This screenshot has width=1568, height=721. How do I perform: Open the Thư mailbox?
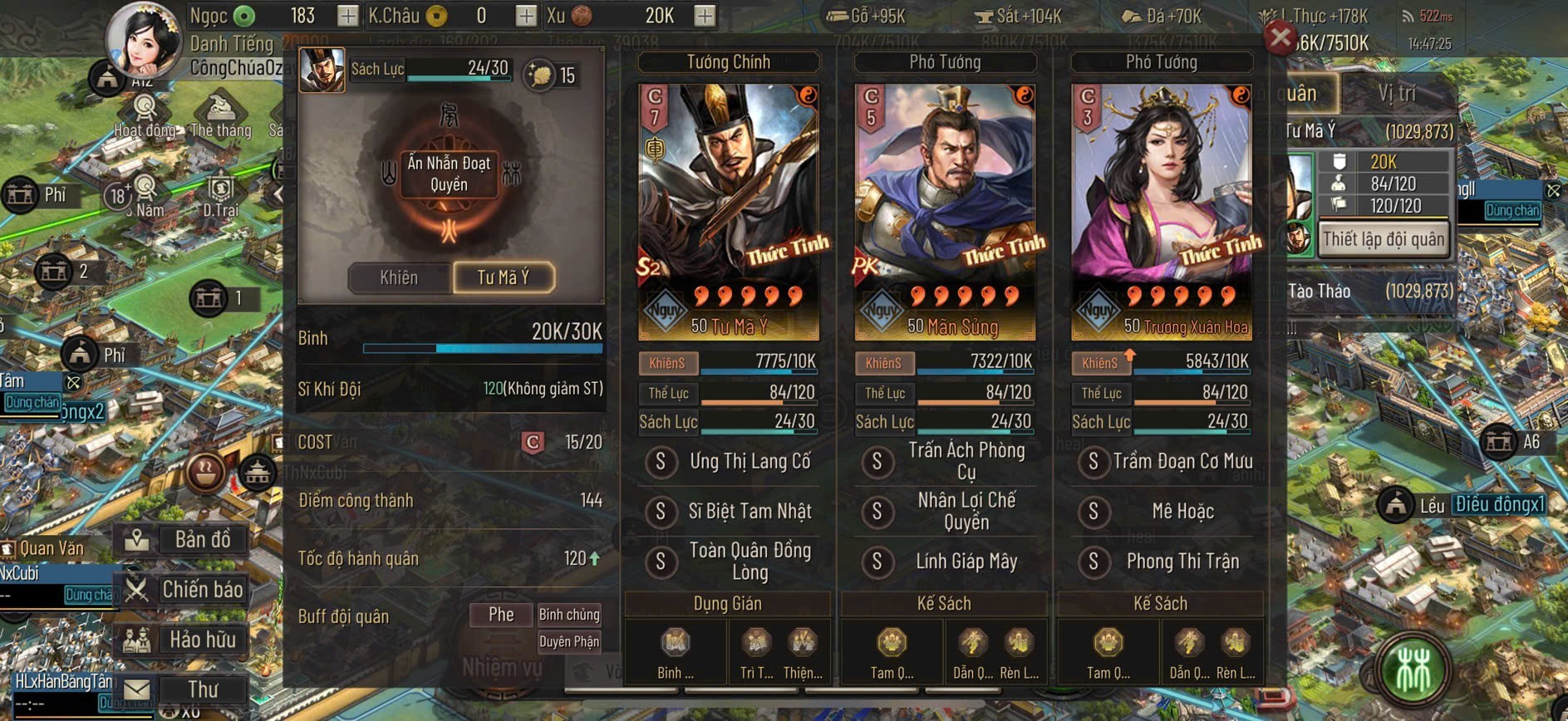pyautogui.click(x=184, y=689)
